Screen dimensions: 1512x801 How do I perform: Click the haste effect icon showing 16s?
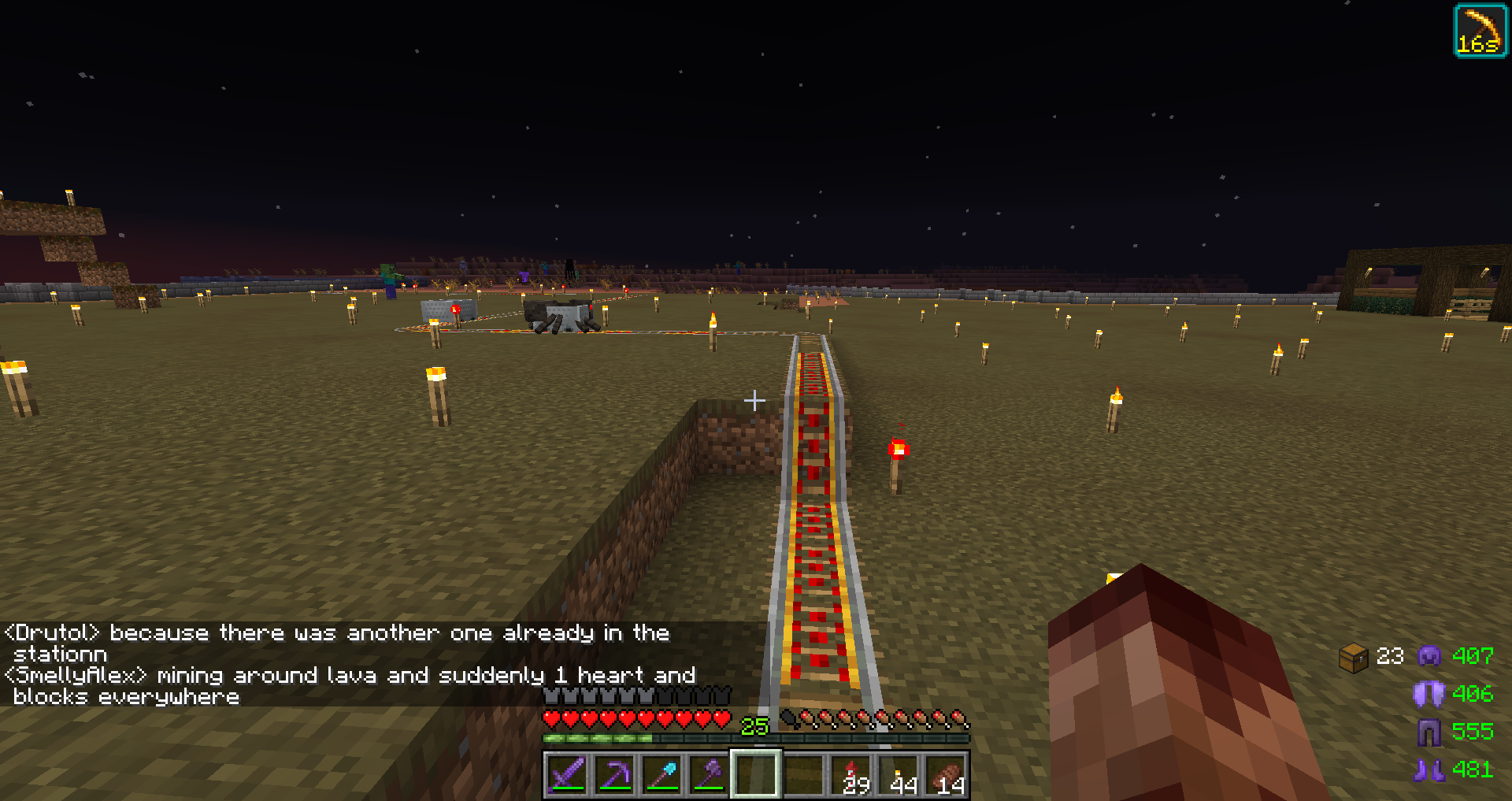(1480, 31)
